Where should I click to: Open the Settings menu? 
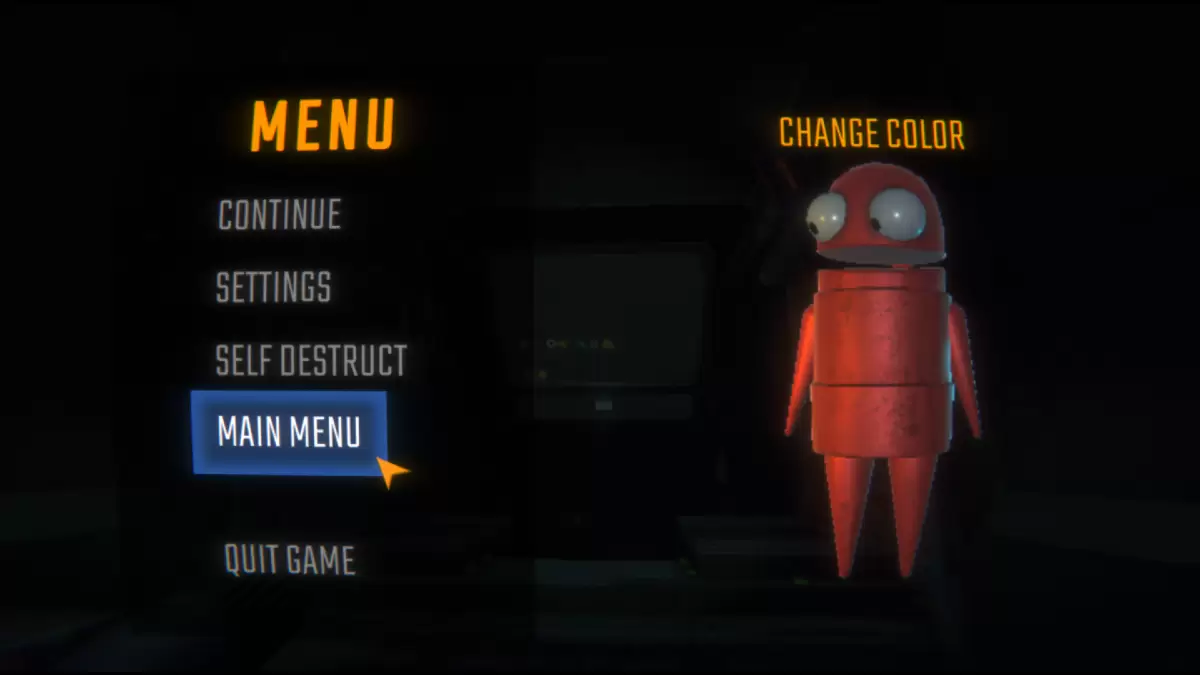273,288
